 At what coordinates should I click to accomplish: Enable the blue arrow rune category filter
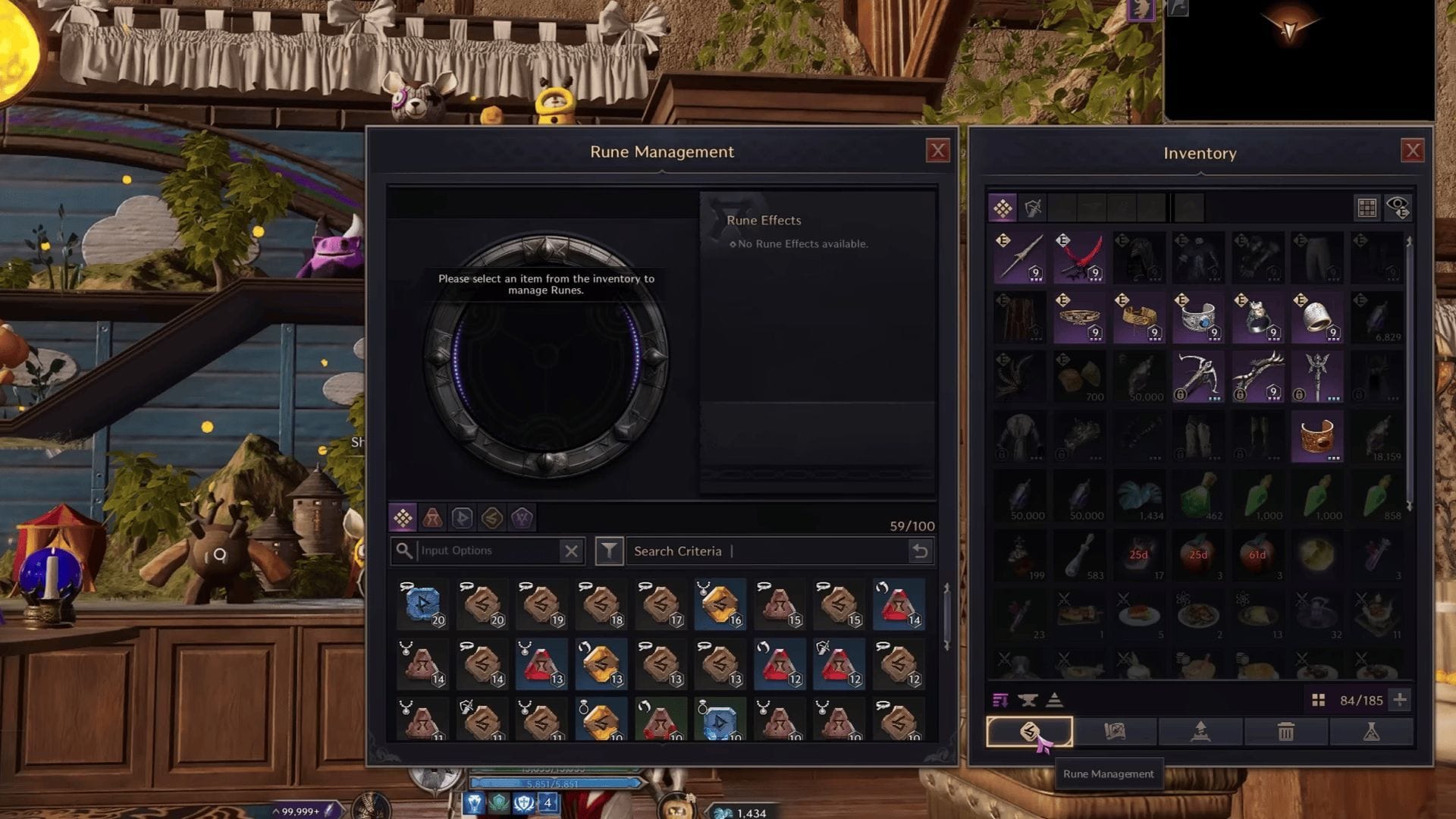460,518
